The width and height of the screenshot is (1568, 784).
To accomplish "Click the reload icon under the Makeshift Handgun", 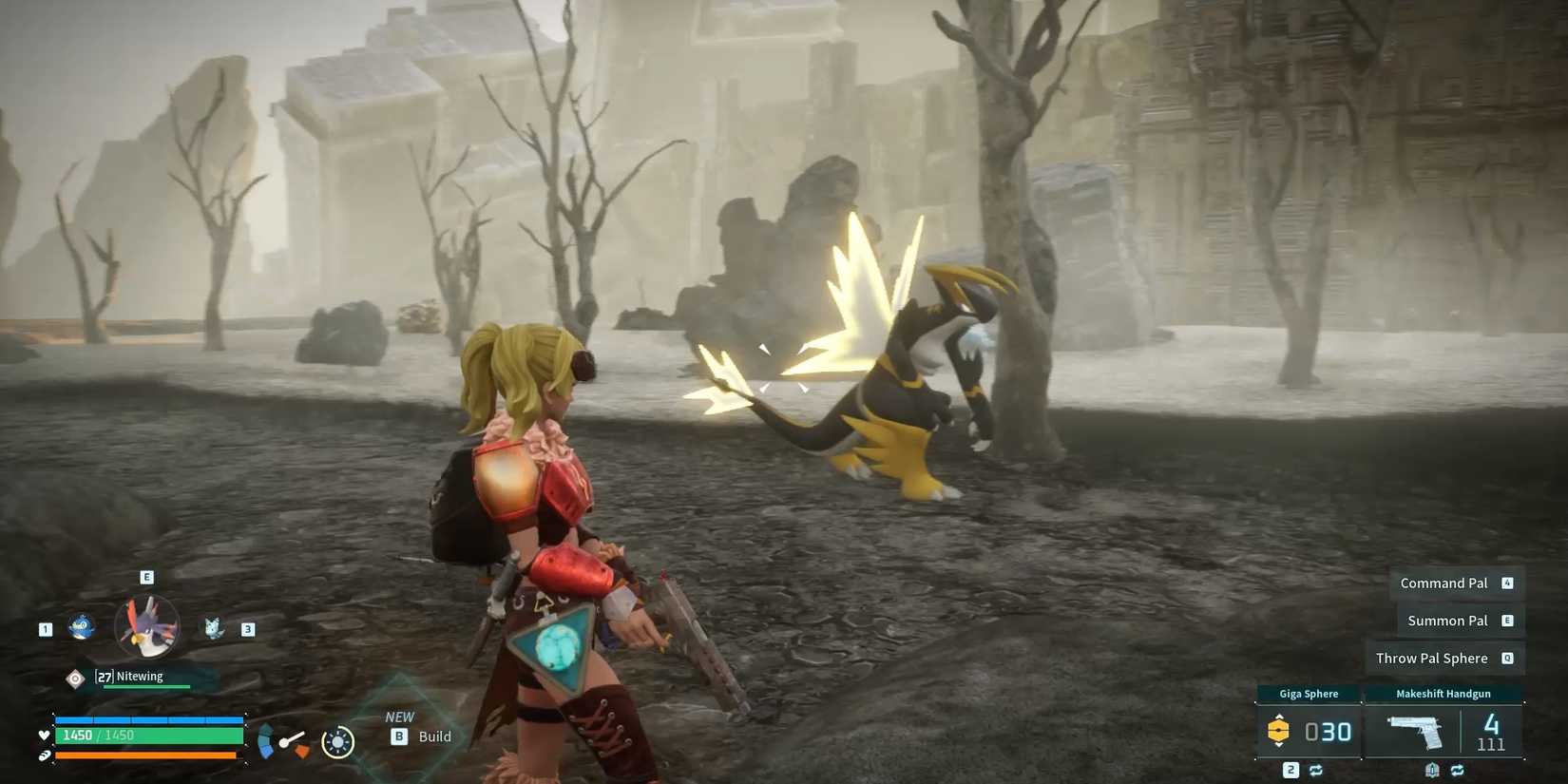I will pyautogui.click(x=1457, y=770).
